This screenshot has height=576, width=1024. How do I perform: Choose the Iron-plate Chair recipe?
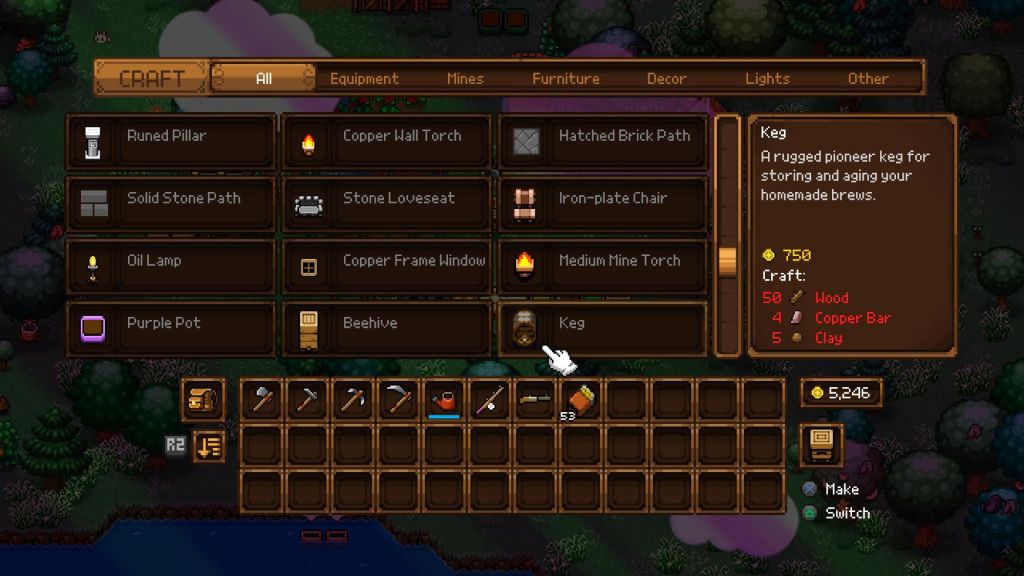click(603, 204)
